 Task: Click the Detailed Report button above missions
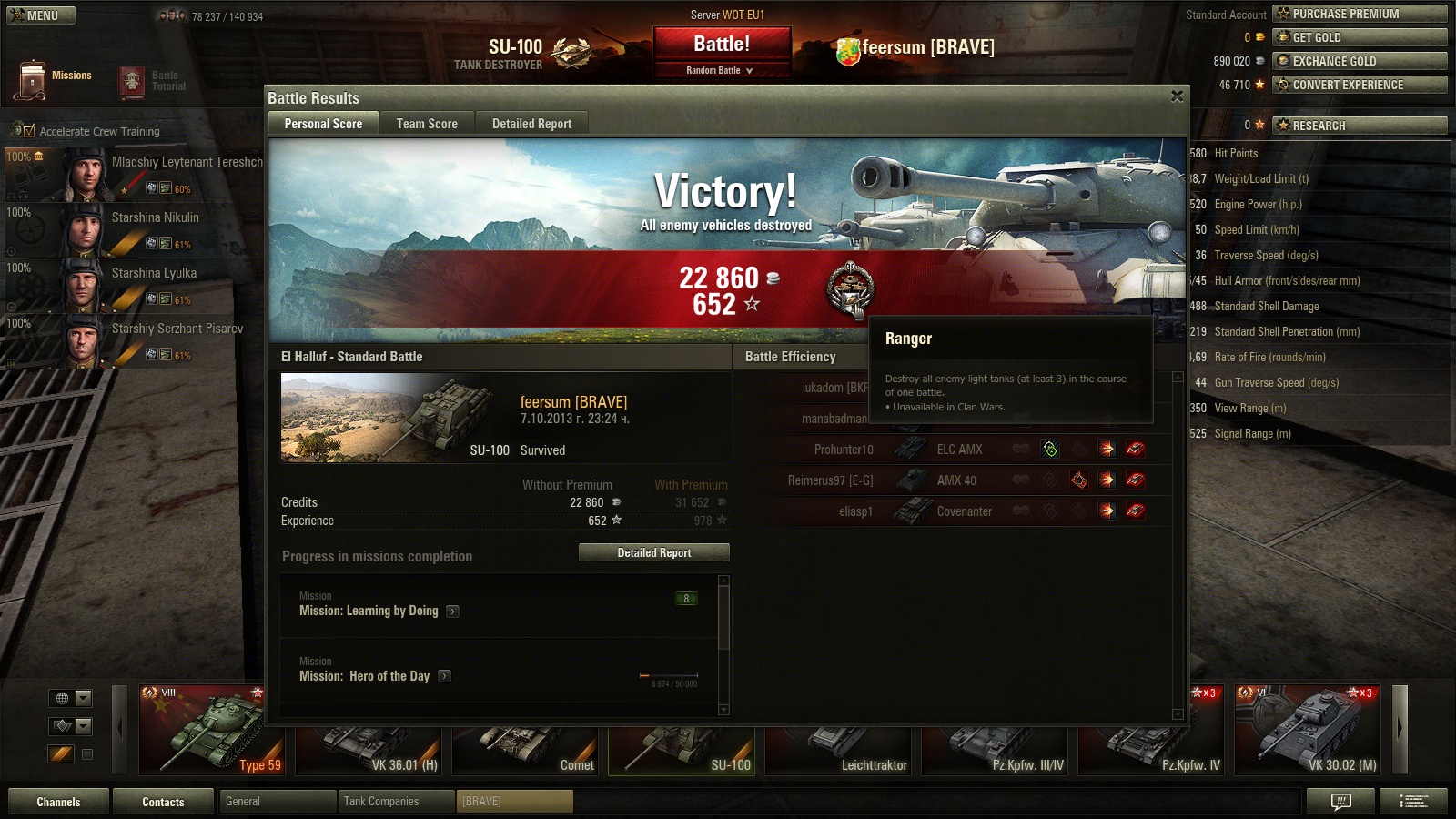pyautogui.click(x=653, y=552)
